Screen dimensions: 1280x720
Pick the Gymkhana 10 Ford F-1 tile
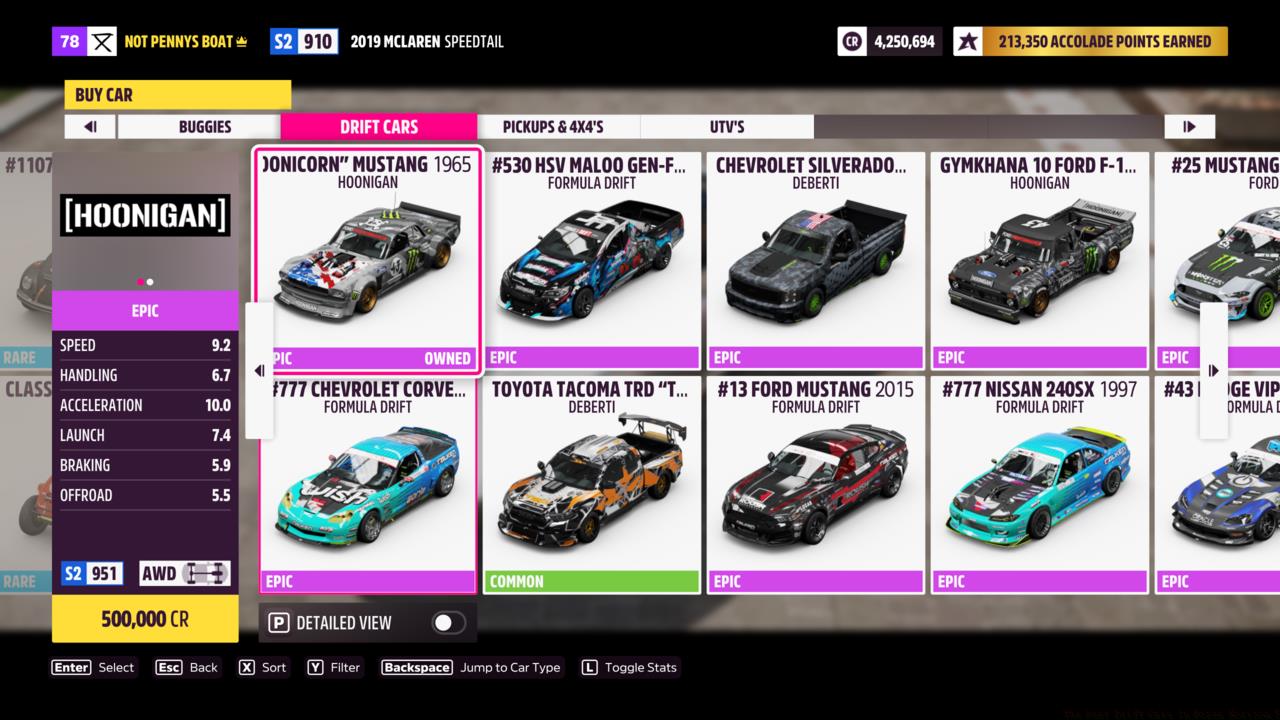1040,260
